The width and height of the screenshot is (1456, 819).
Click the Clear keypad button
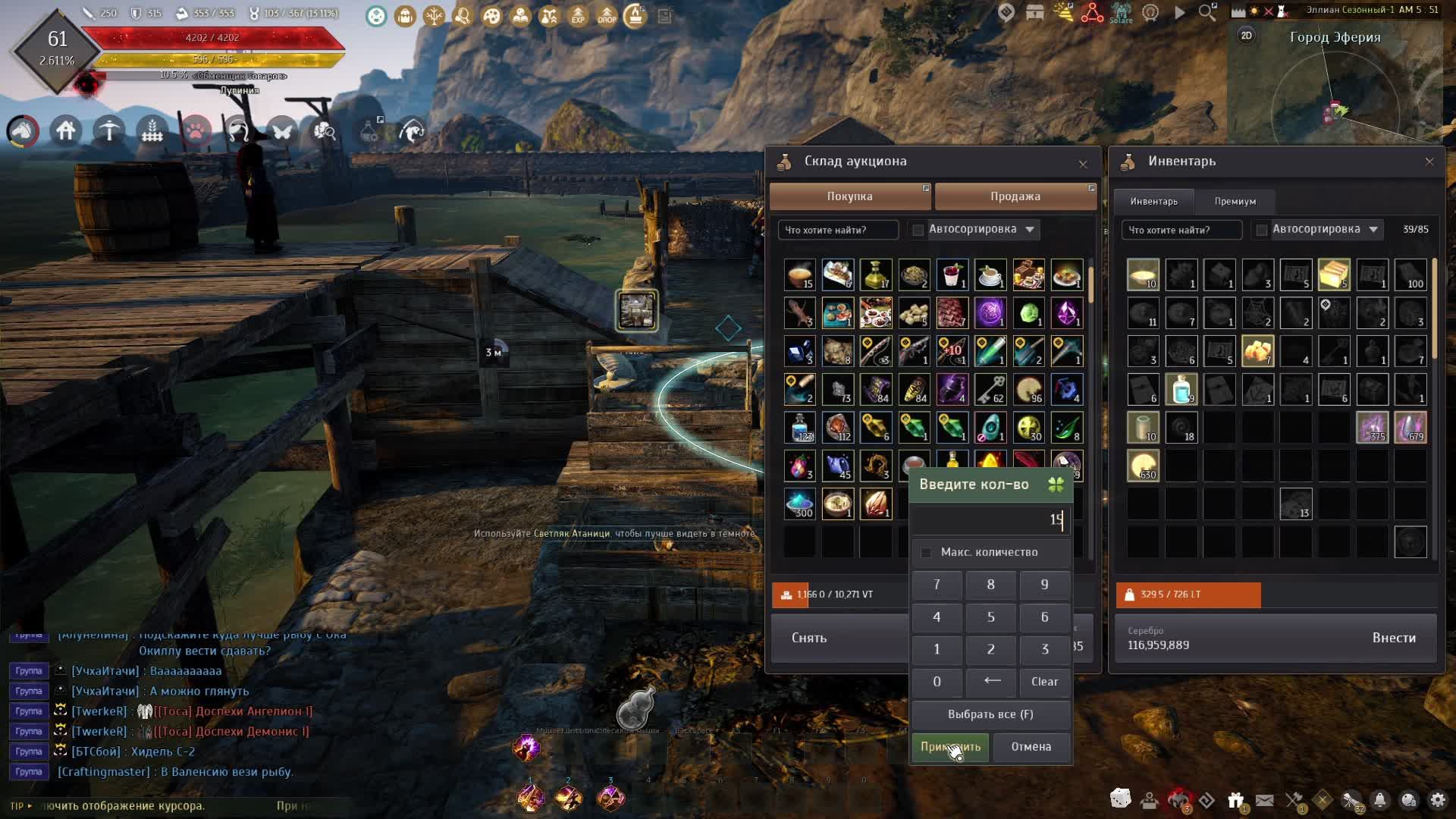1044,682
